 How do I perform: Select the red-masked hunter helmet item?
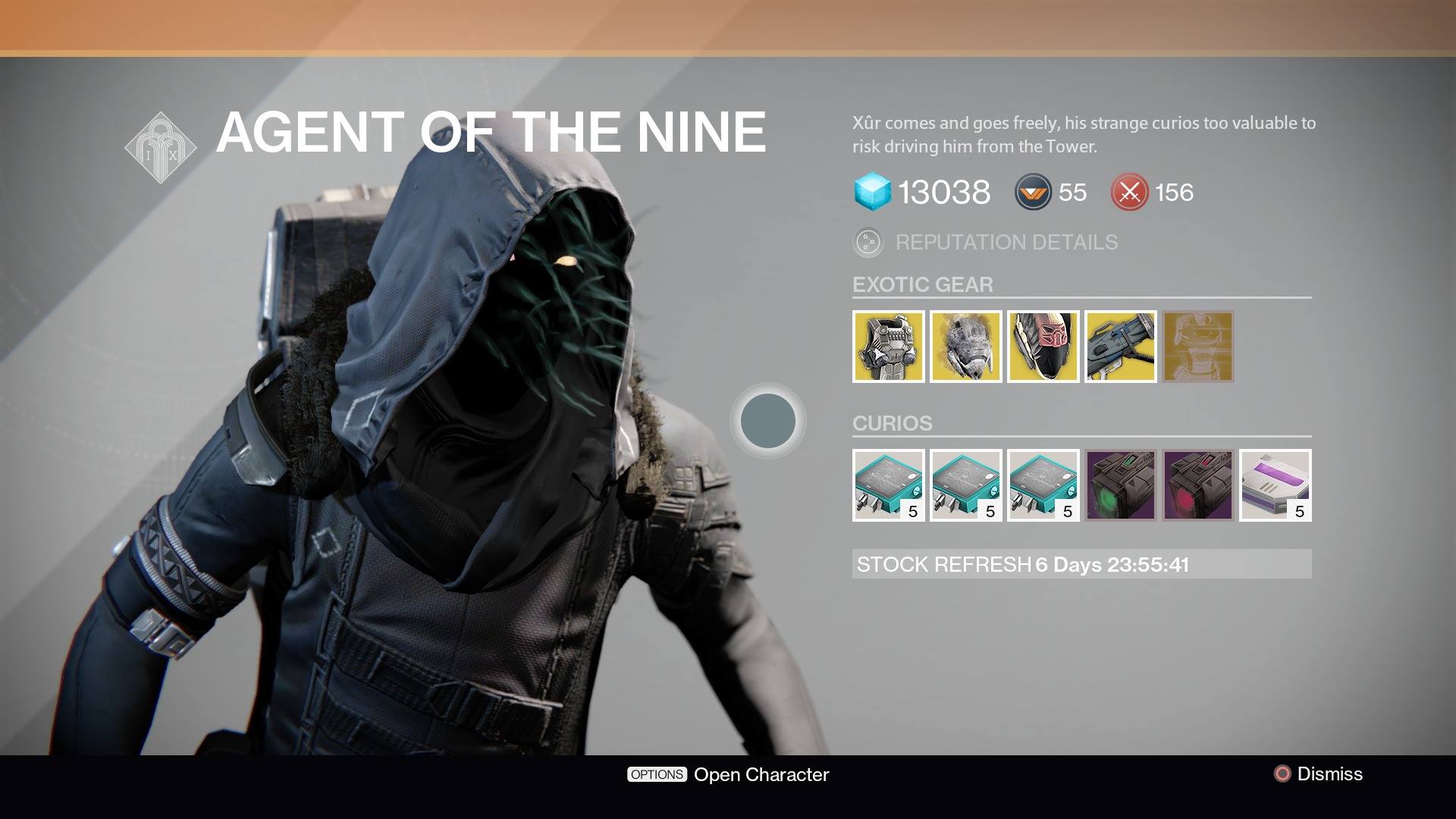pyautogui.click(x=1043, y=347)
